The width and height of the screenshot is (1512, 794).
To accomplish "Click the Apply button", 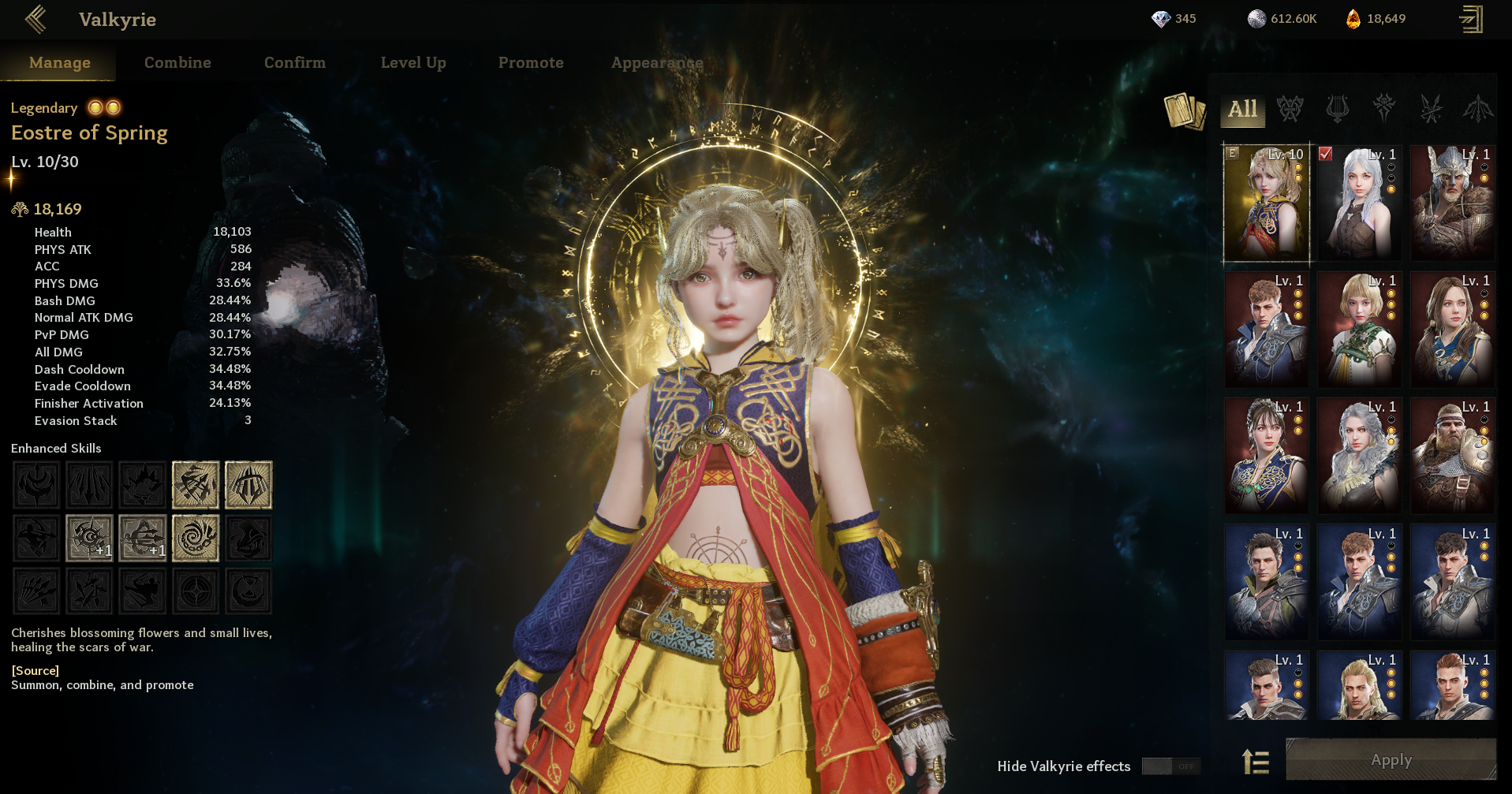I will [x=1391, y=760].
